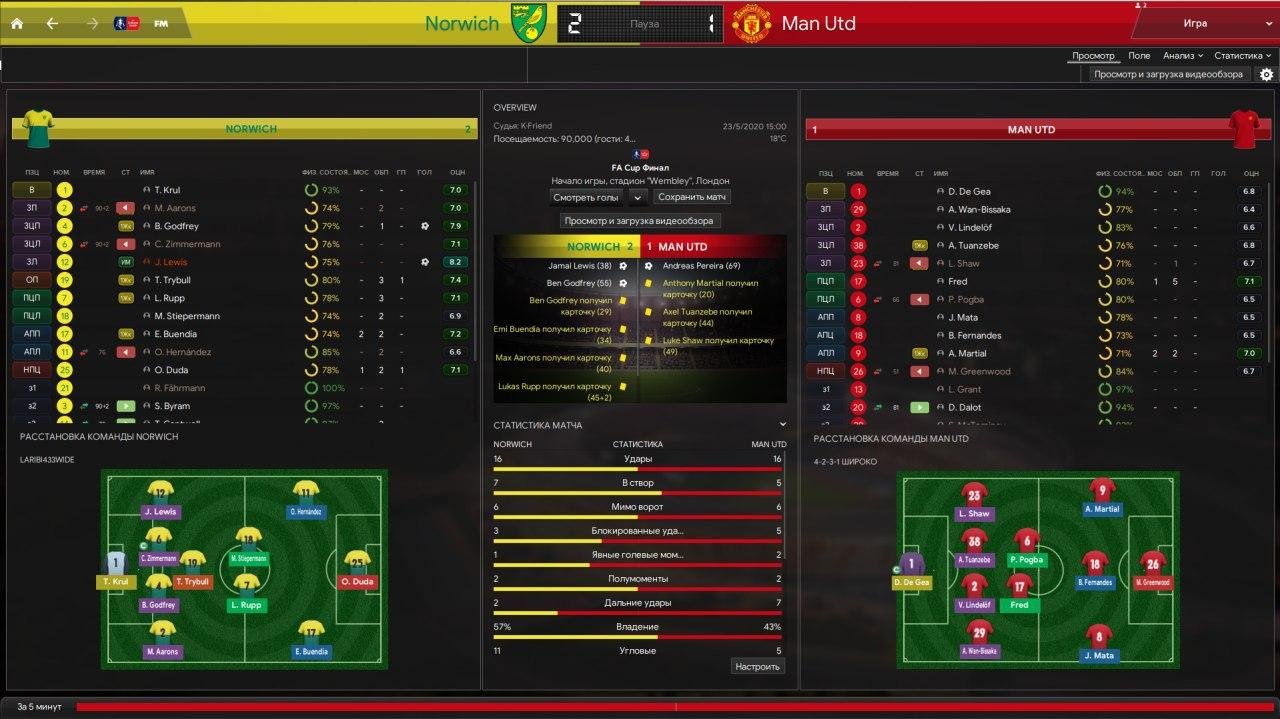The height and width of the screenshot is (719, 1280).
Task: Select A. Martial row in Man Utd list
Action: tap(967, 353)
